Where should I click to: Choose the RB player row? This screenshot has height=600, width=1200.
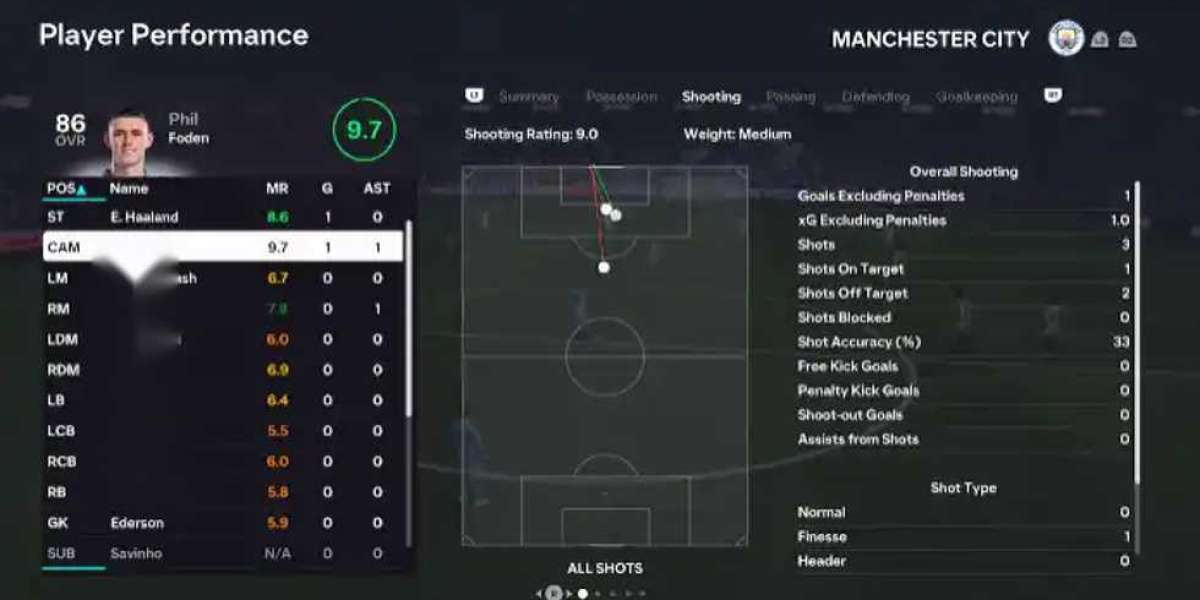click(222, 492)
